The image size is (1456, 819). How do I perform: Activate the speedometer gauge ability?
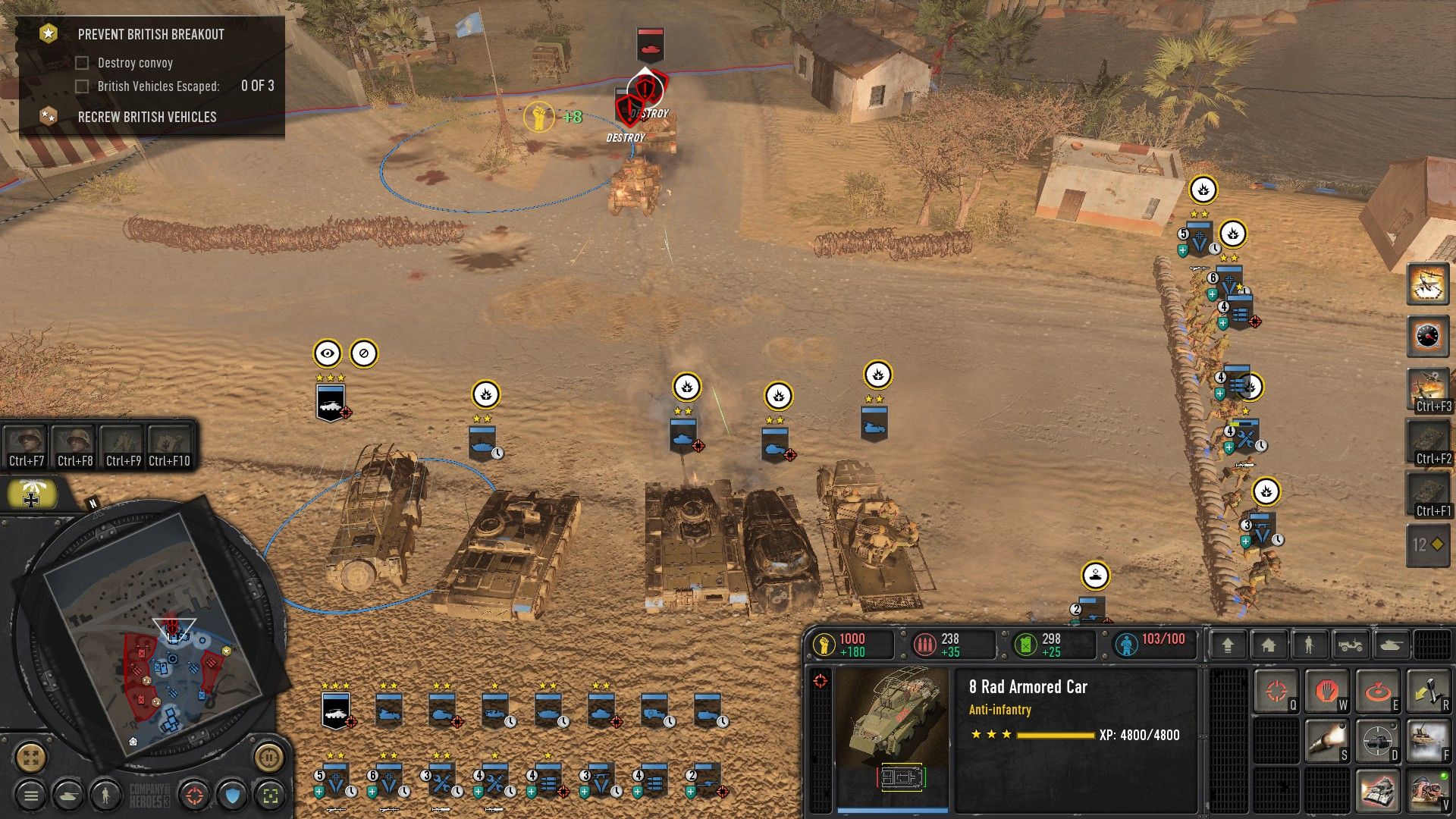(1428, 336)
